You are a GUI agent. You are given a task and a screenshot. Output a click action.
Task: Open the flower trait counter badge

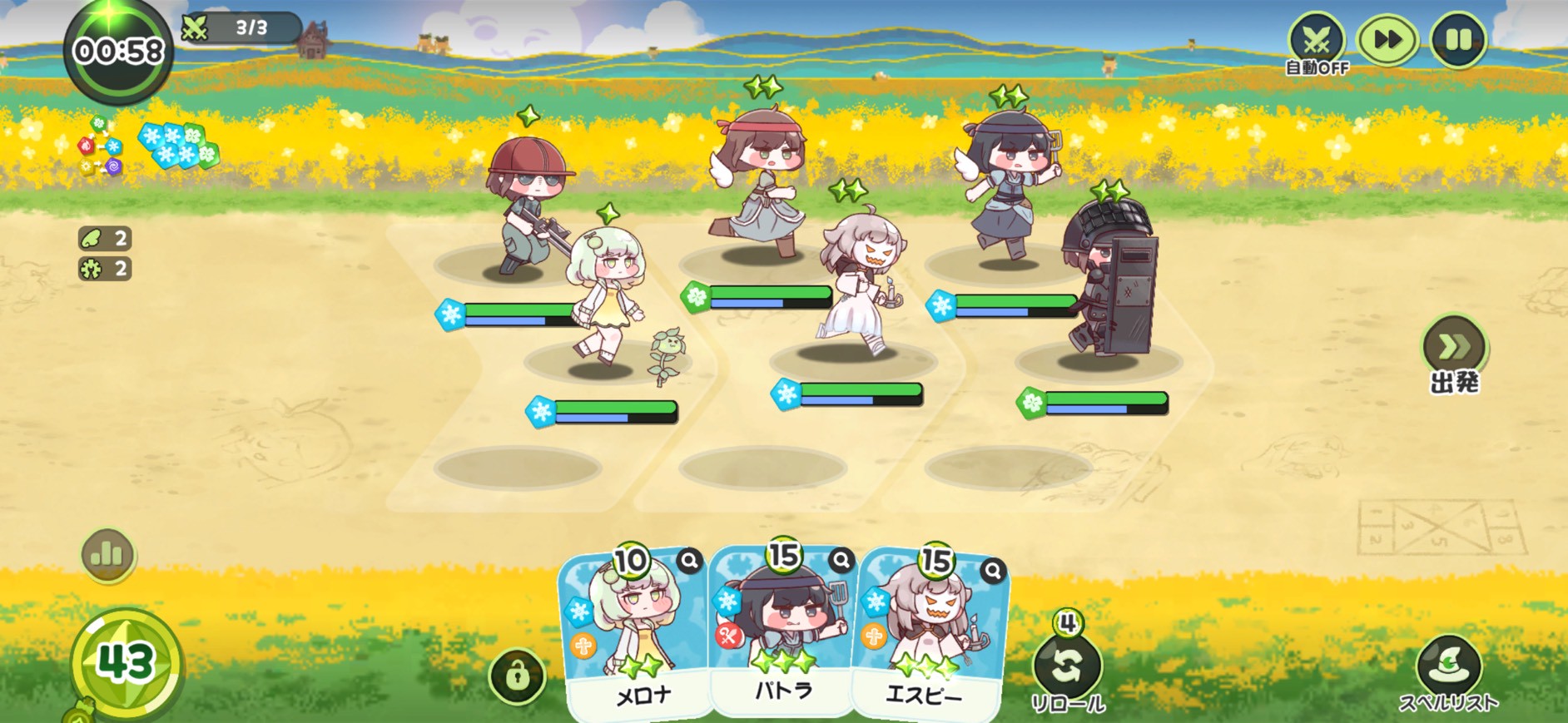pos(105,269)
